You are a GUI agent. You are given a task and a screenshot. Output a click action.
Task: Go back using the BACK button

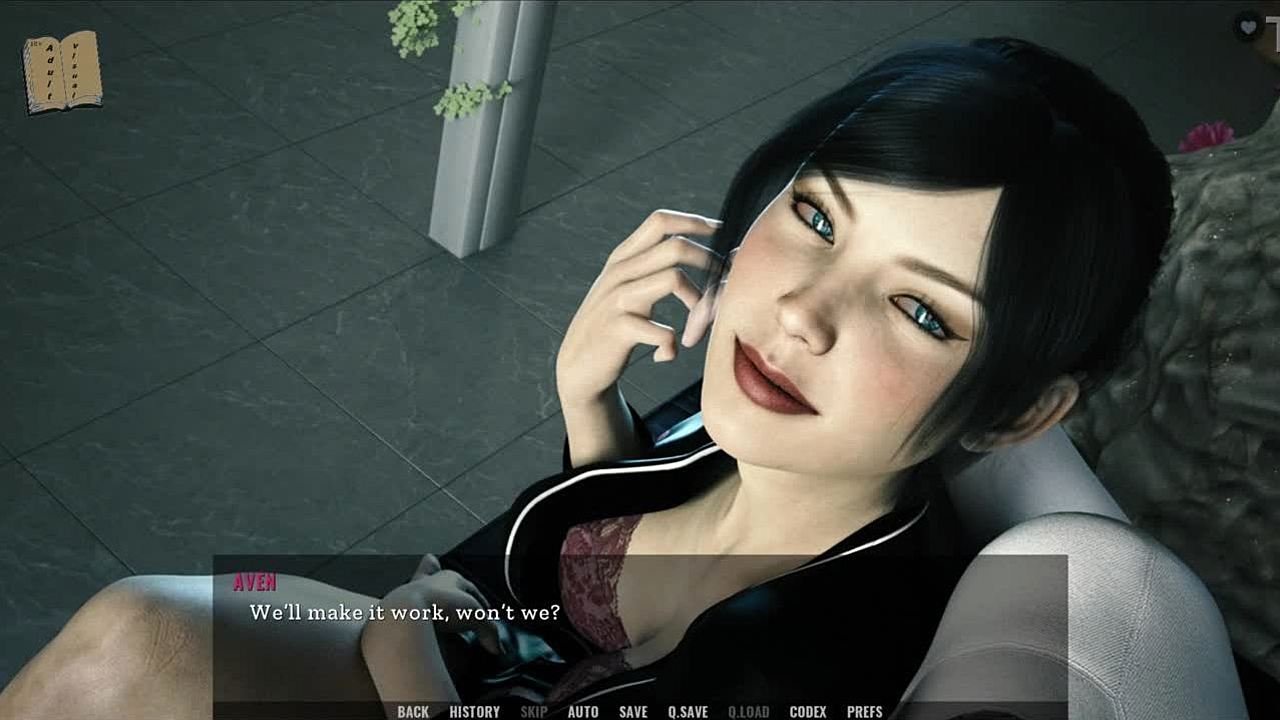pos(413,712)
